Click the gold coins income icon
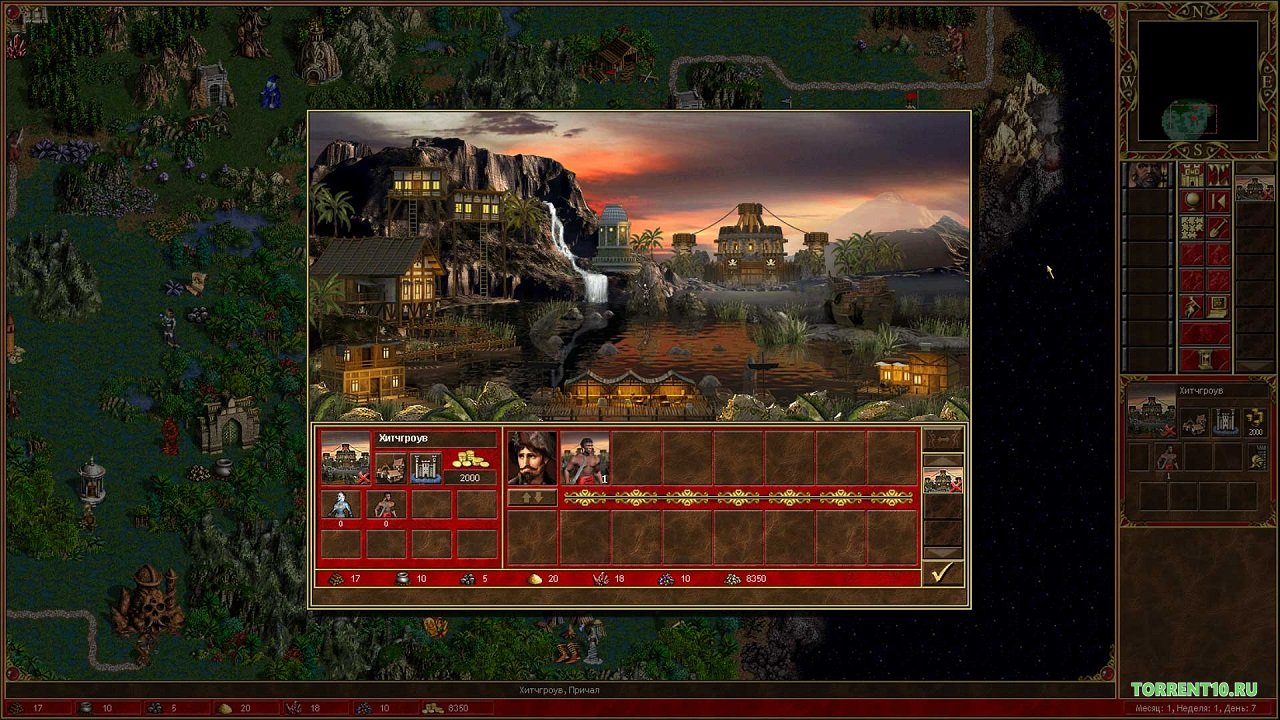 pyautogui.click(x=470, y=460)
